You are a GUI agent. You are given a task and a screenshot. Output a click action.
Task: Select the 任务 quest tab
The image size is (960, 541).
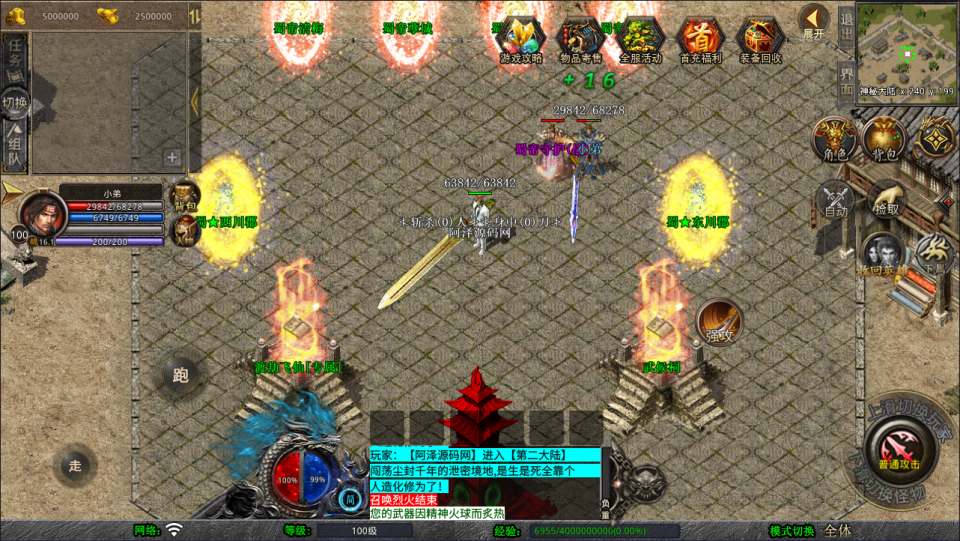pyautogui.click(x=15, y=59)
